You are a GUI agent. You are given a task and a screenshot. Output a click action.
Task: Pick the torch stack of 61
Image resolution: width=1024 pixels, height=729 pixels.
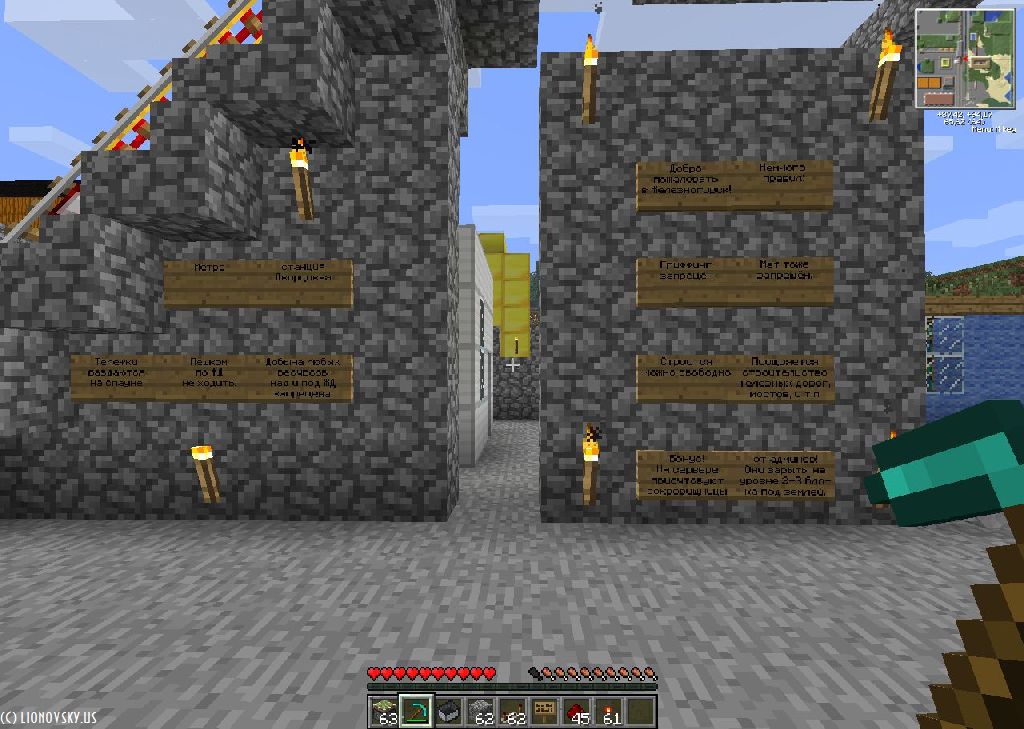[x=610, y=711]
